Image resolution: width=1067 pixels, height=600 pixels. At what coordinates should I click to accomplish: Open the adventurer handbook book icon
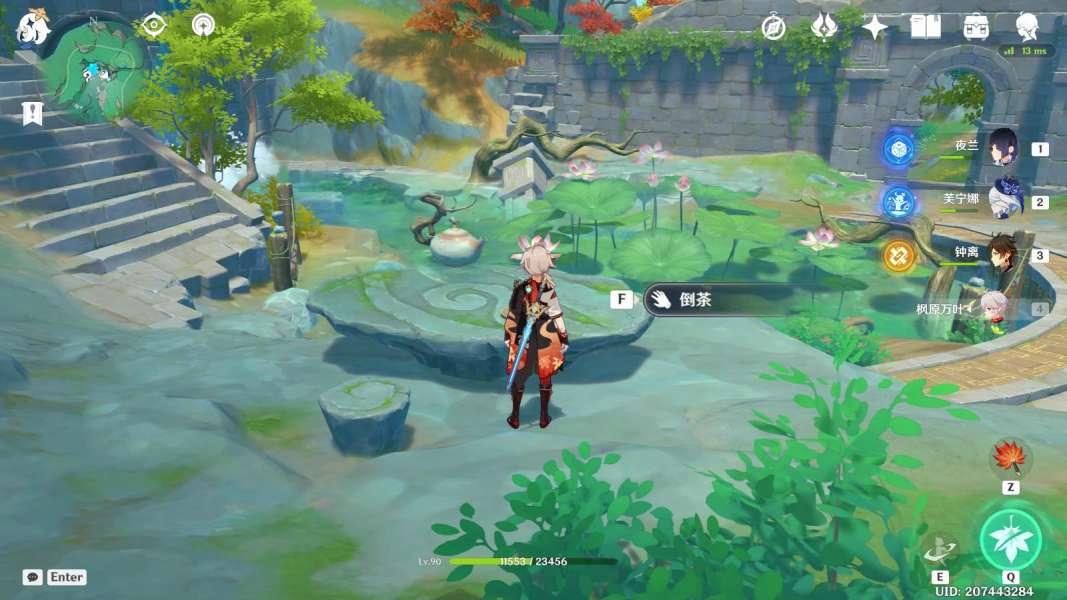pyautogui.click(x=925, y=27)
